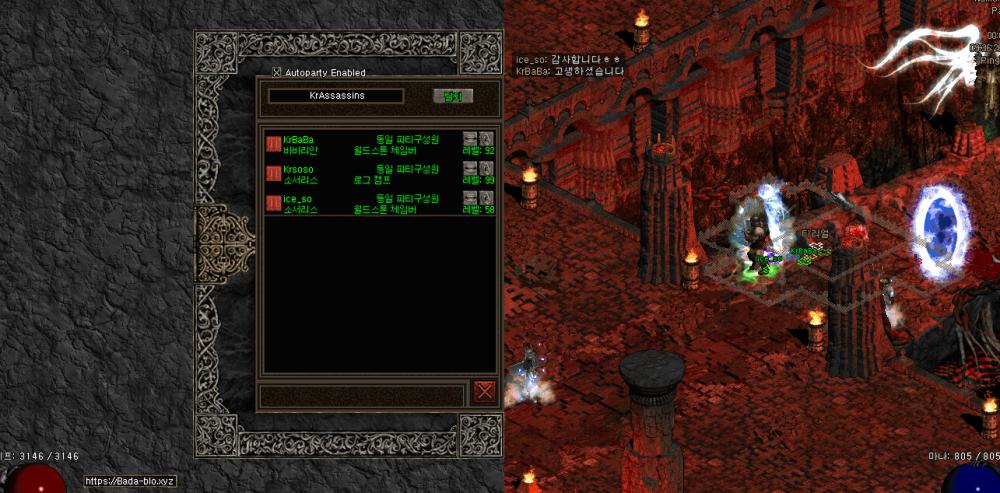
Task: Click the KrAssassins name field
Action: 336,96
